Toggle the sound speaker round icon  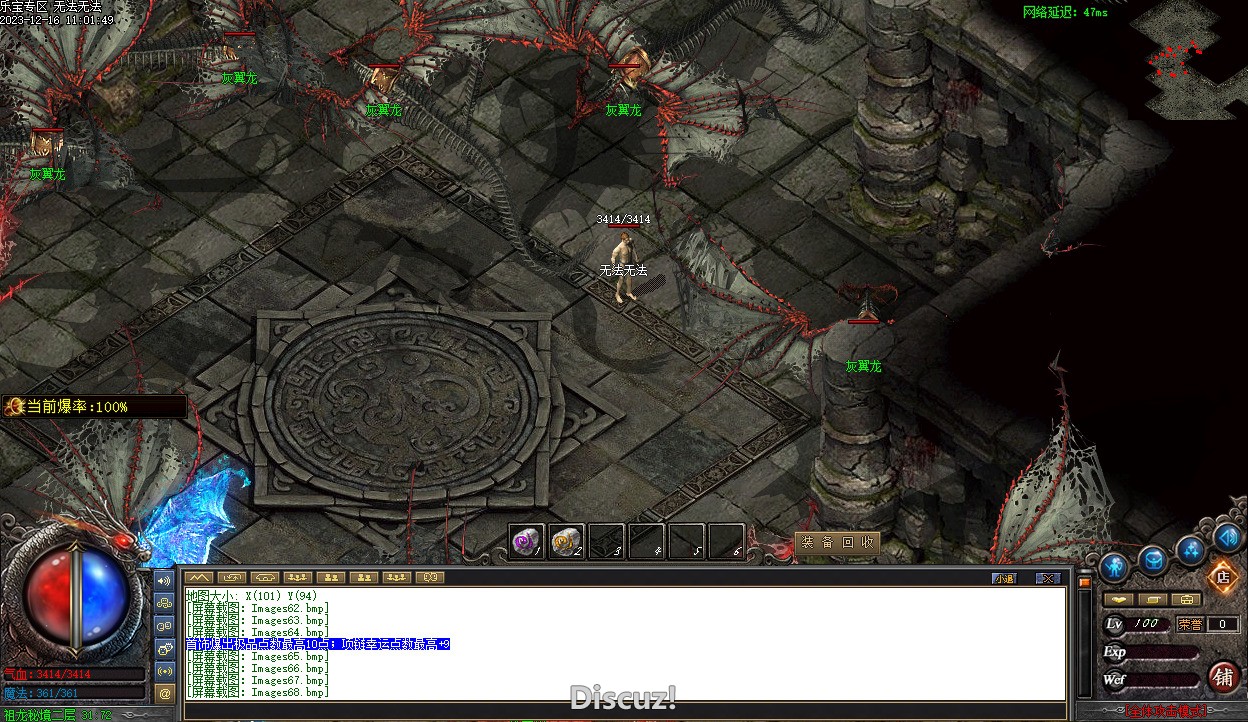1227,538
